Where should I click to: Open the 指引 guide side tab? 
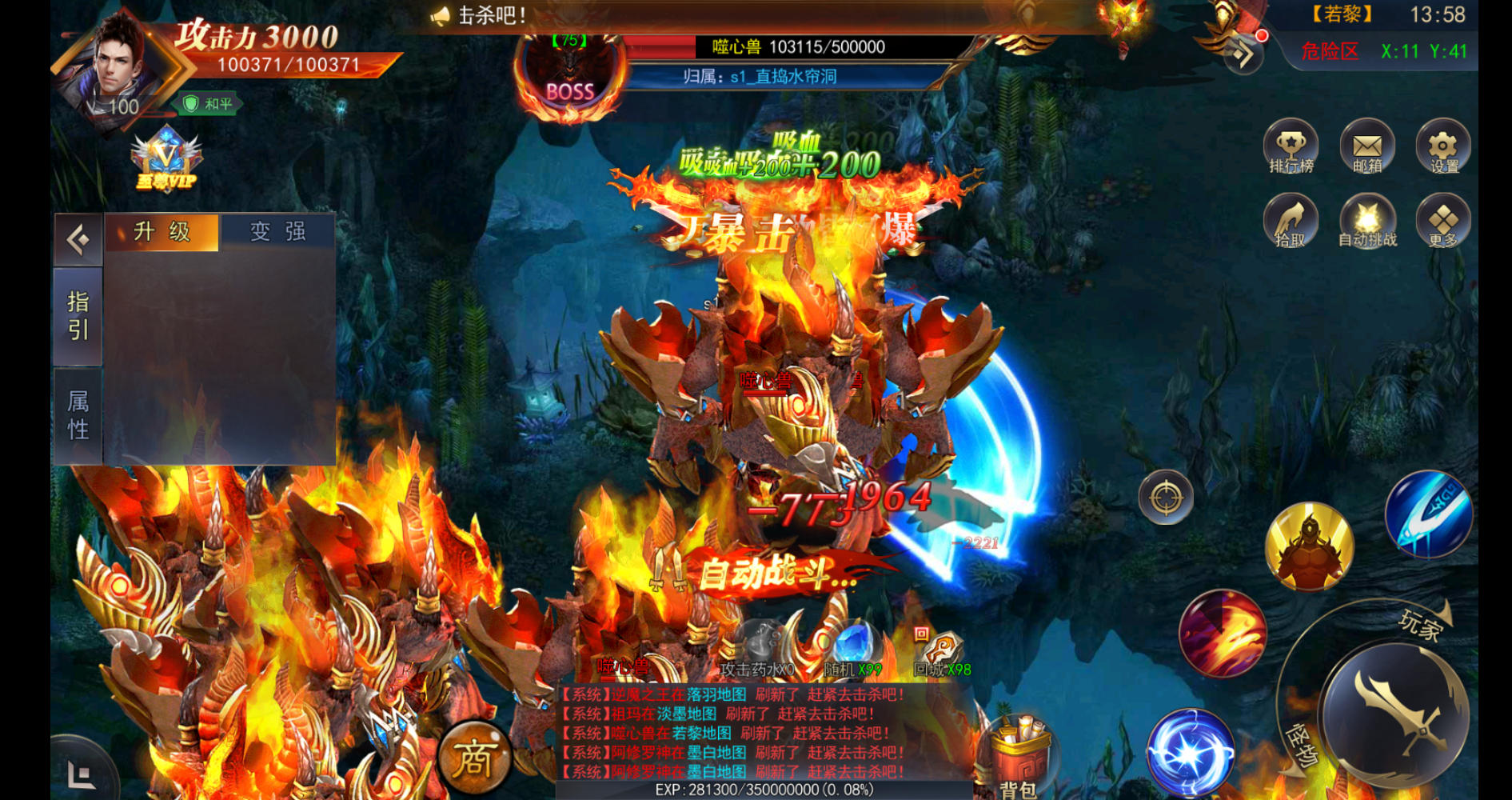78,316
